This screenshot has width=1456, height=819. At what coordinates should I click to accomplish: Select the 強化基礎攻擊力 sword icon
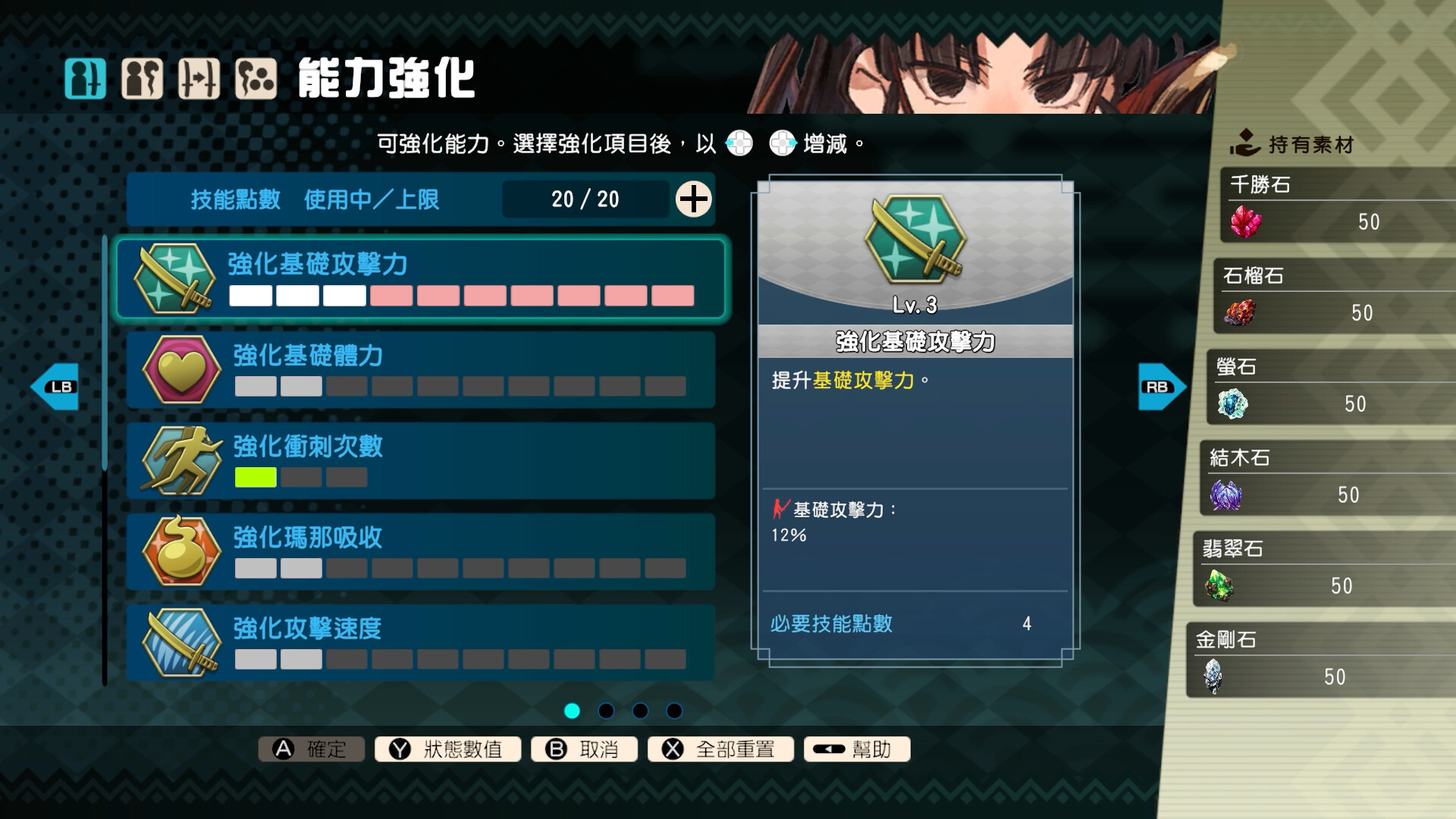(175, 279)
